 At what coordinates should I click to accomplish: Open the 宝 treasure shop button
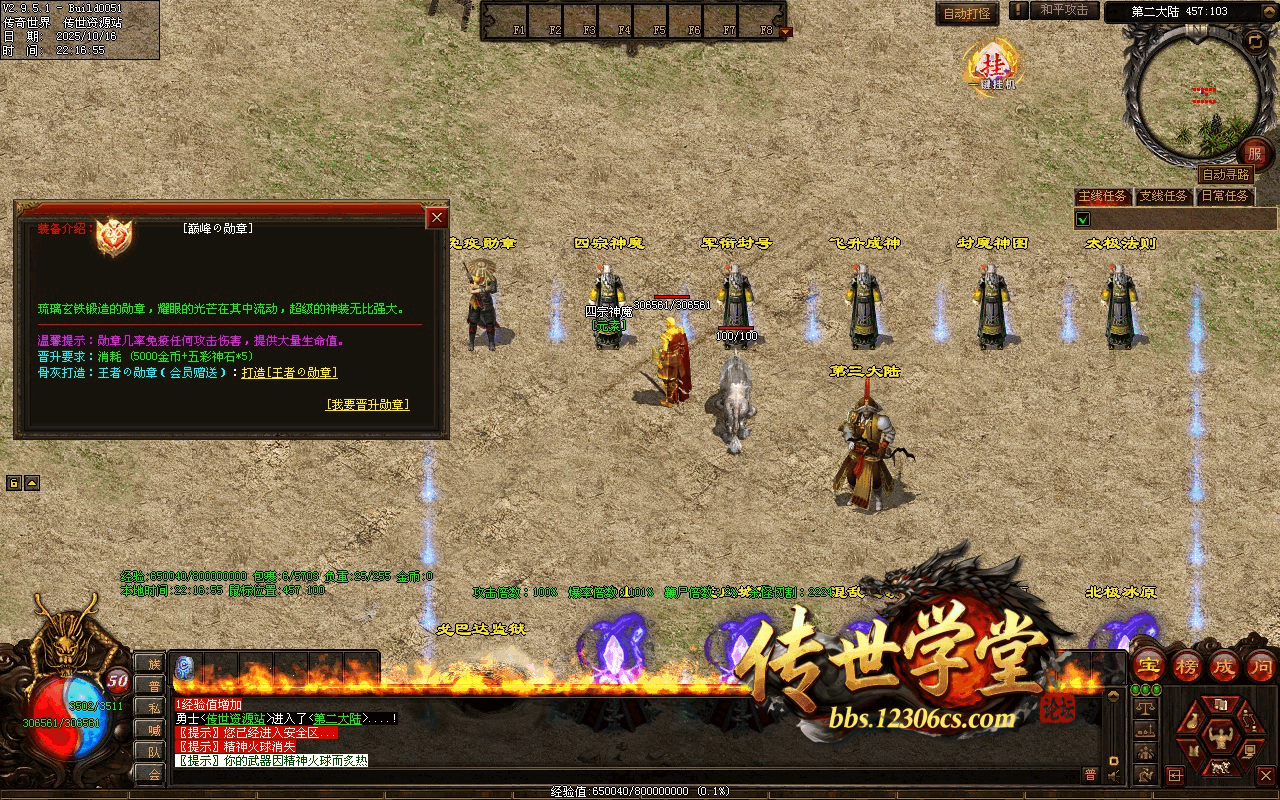tap(1148, 666)
